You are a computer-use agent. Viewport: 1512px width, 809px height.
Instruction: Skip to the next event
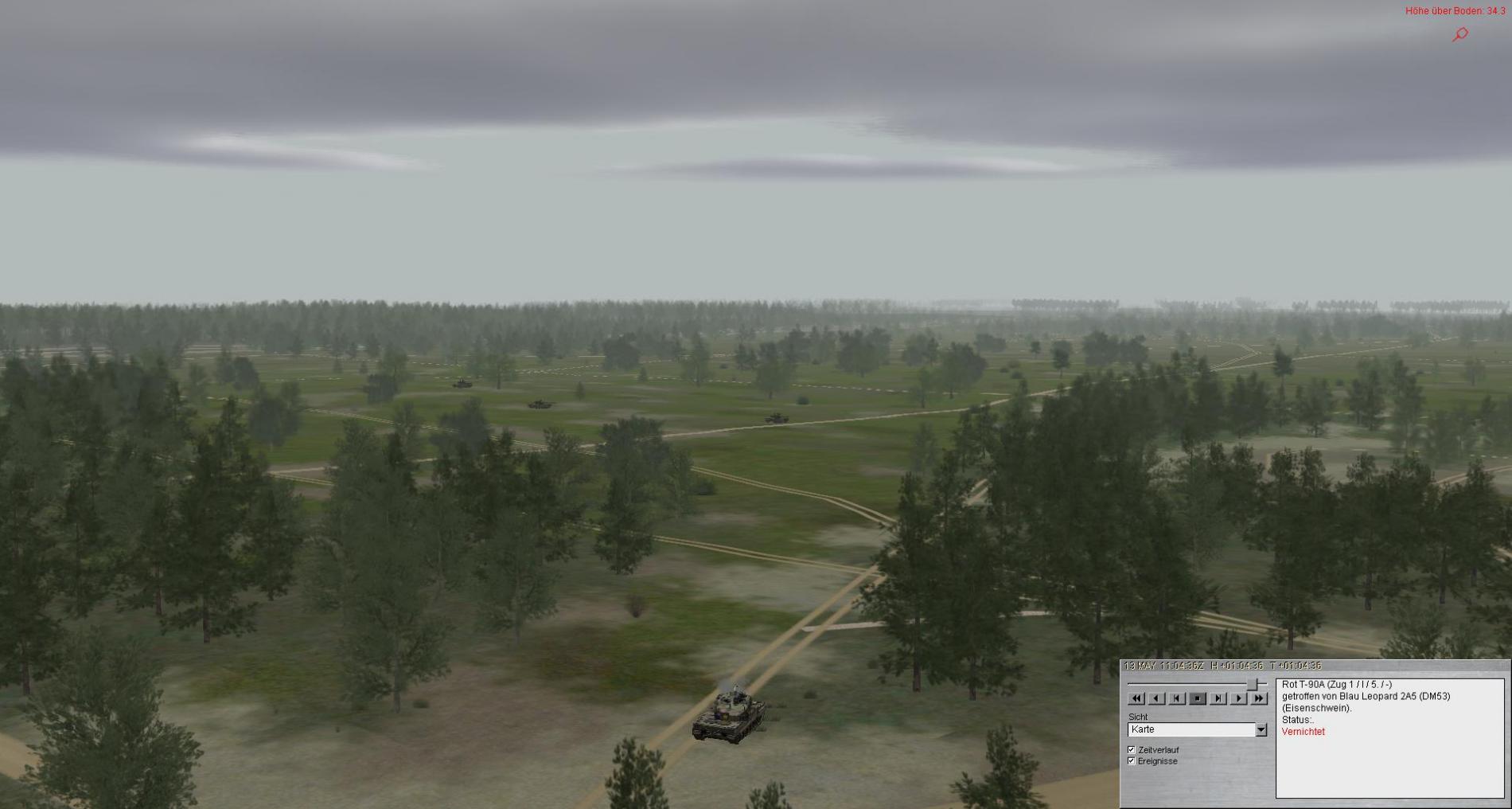1218,698
